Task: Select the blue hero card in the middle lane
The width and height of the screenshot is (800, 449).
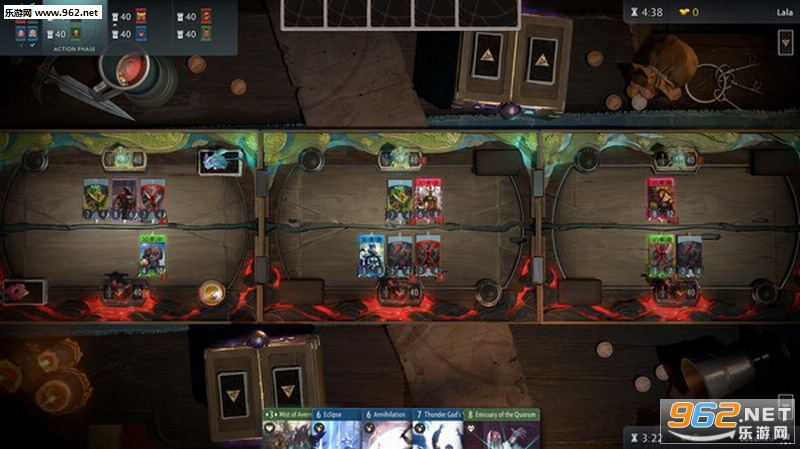Action: pyautogui.click(x=372, y=254)
